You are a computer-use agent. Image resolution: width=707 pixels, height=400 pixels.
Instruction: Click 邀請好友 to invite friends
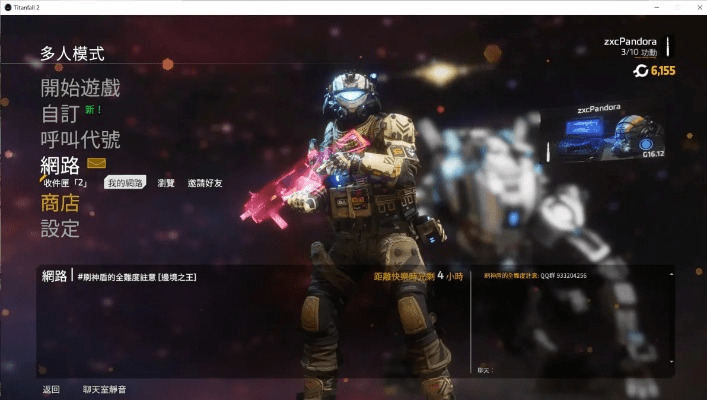(x=205, y=183)
